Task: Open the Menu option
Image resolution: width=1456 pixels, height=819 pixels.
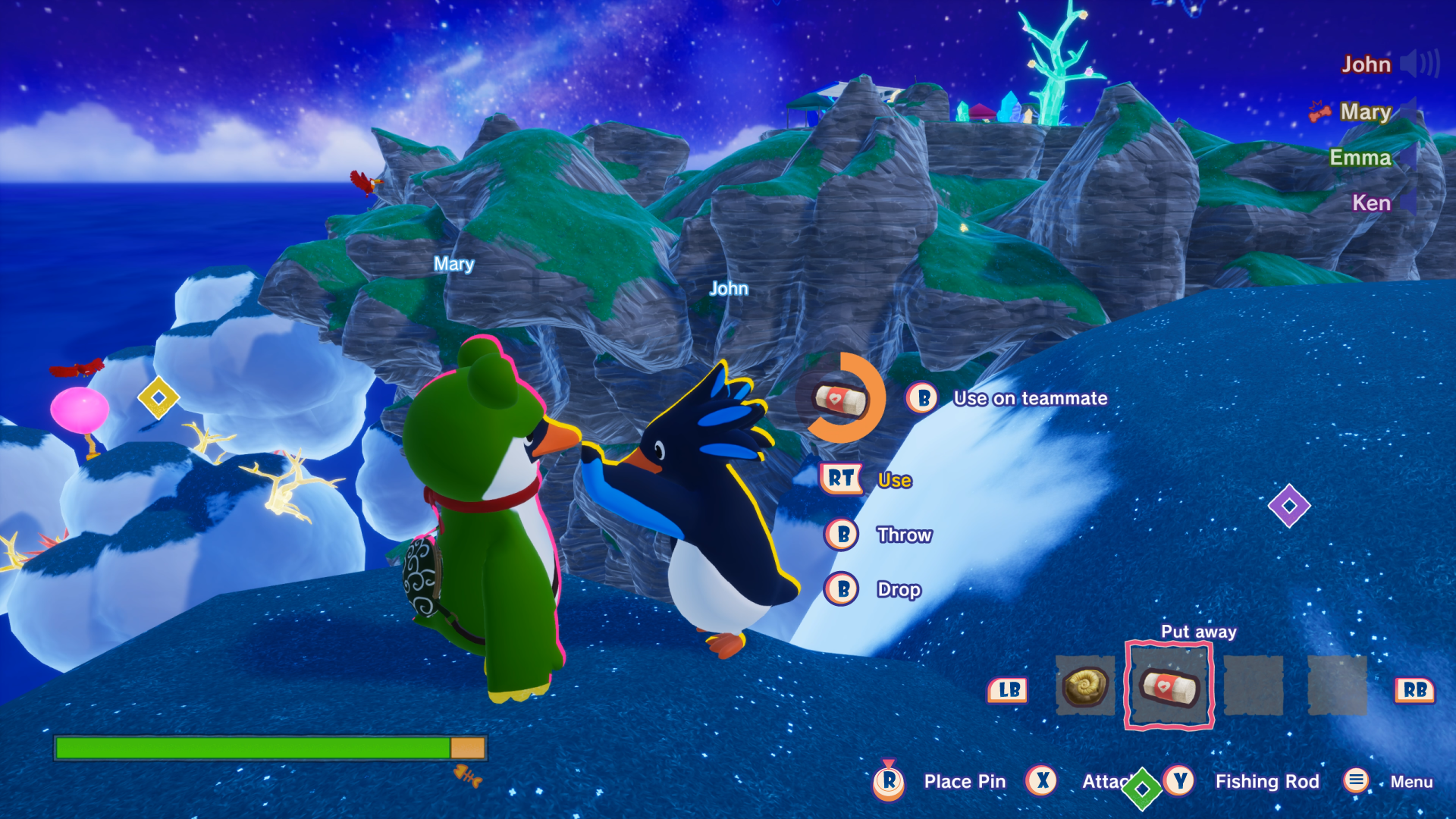Action: [x=1412, y=781]
